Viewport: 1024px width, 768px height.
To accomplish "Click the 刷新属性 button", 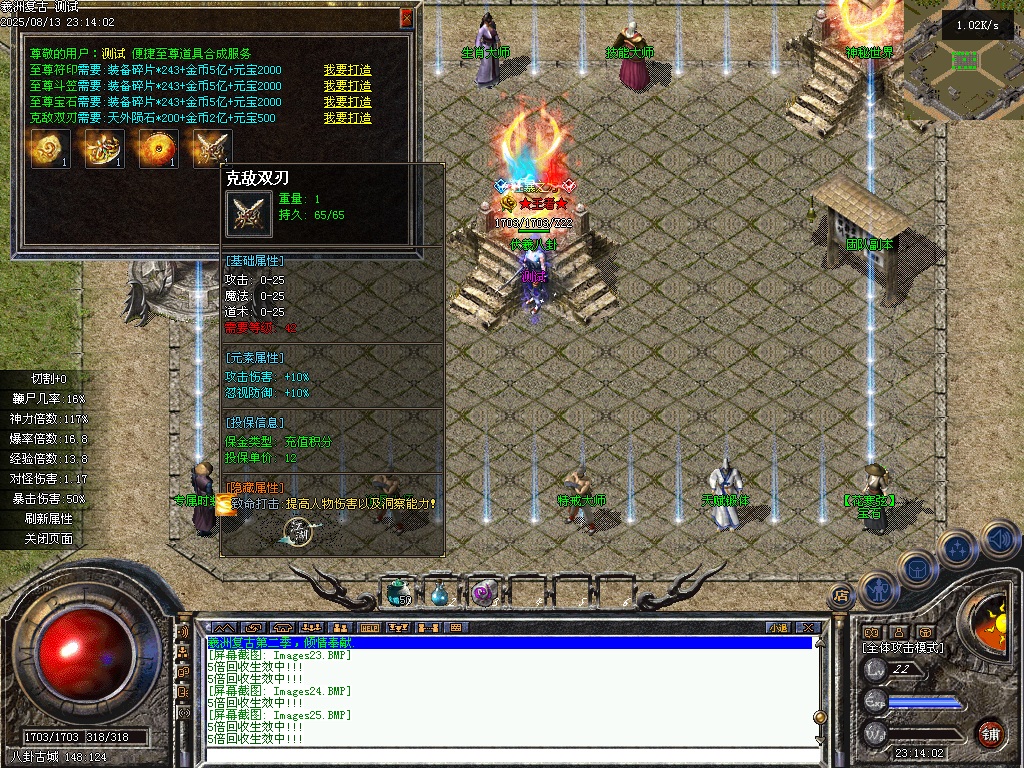I will pyautogui.click(x=48, y=519).
